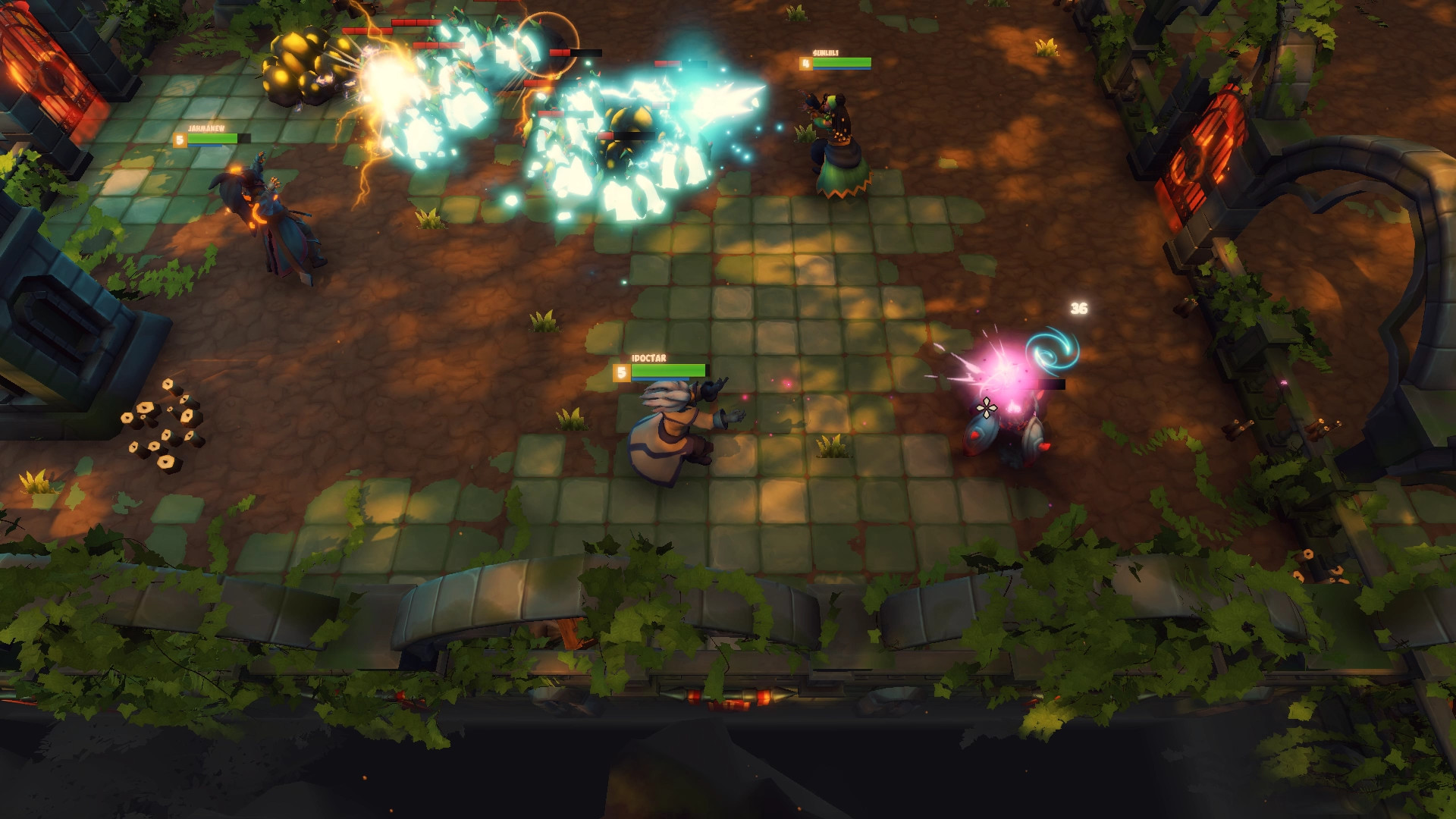Viewport: 1456px width, 819px height.
Task: Click SUNLHL1's level 4 badge
Action: point(805,63)
